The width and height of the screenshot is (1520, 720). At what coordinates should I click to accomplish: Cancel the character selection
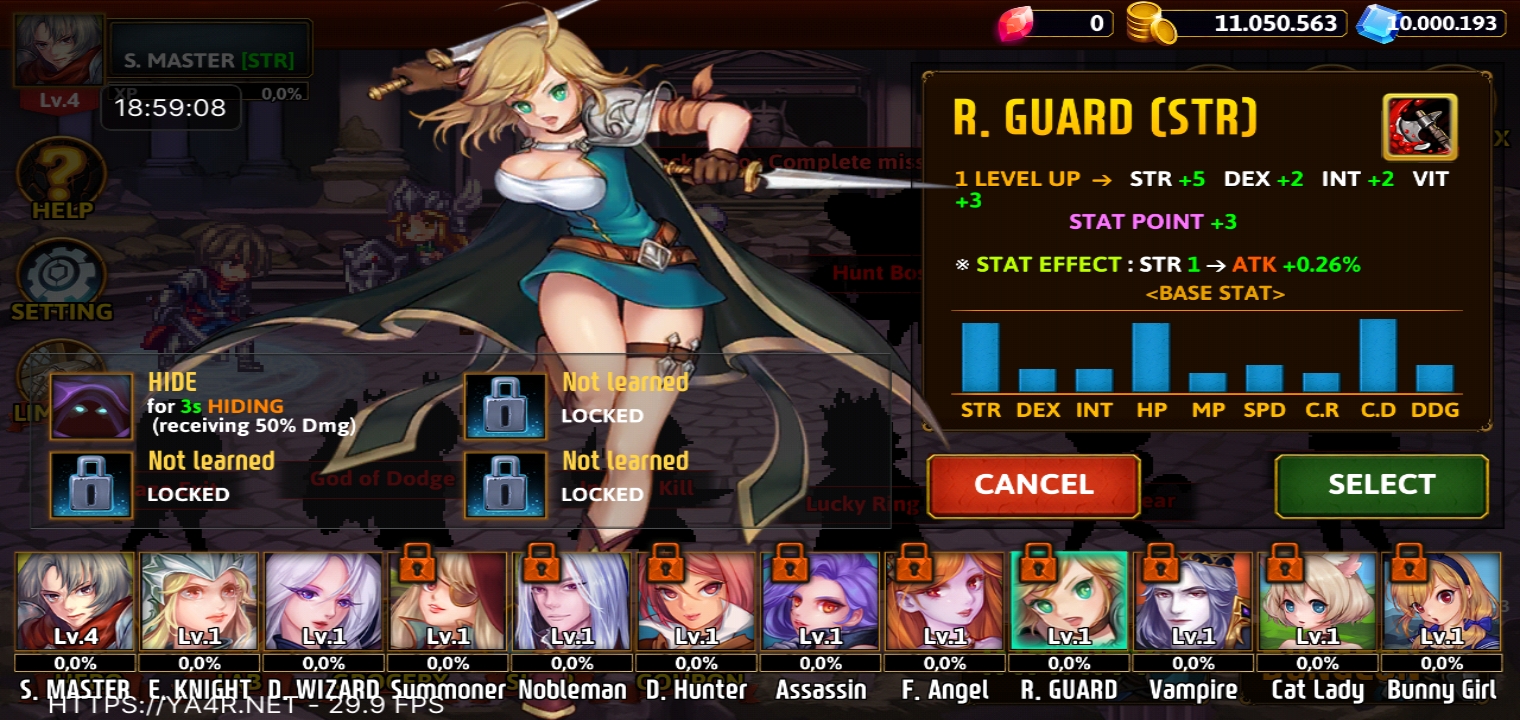[x=1033, y=485]
